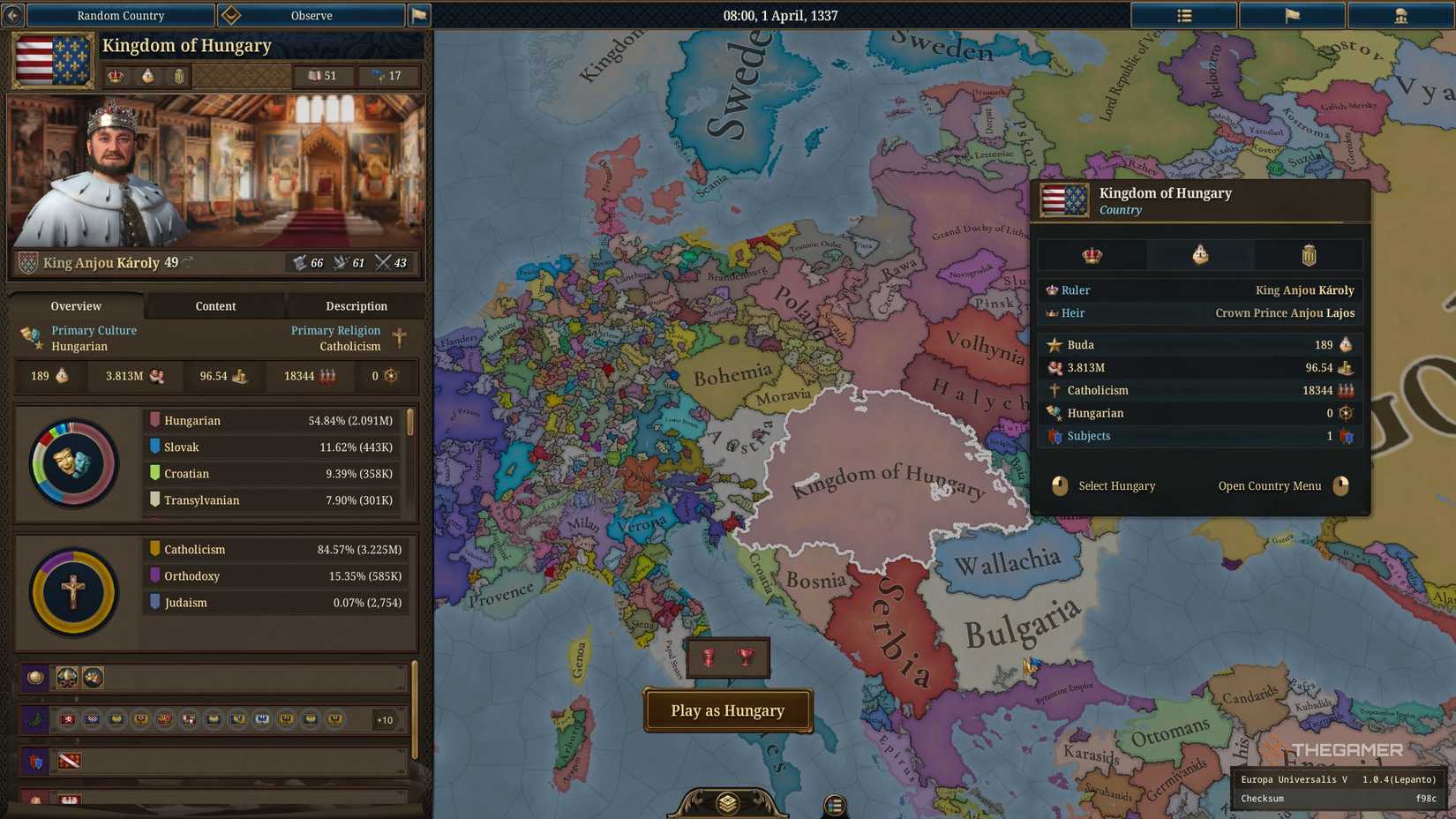
Task: Click the religion pie chart with the cross
Action: tap(73, 592)
